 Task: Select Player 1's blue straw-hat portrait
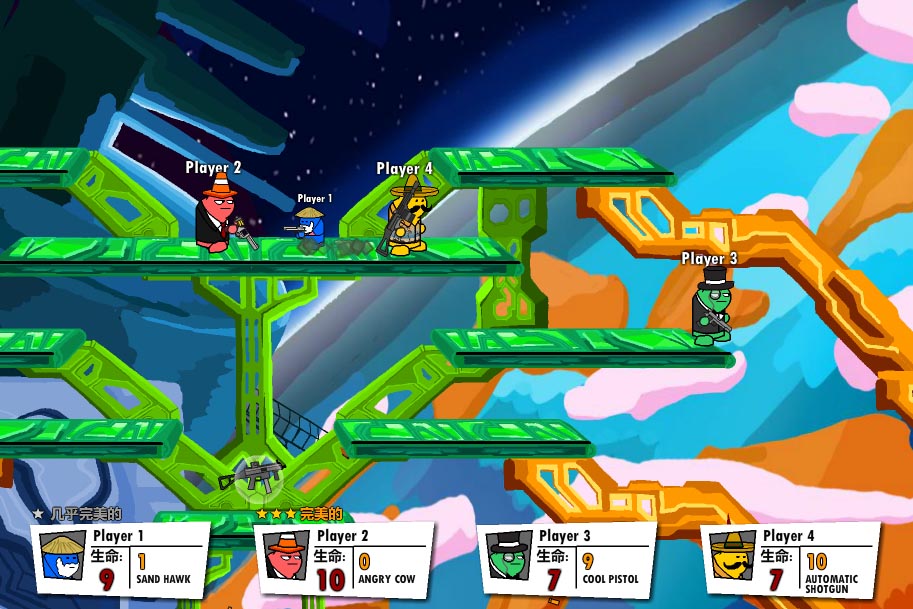click(x=64, y=556)
